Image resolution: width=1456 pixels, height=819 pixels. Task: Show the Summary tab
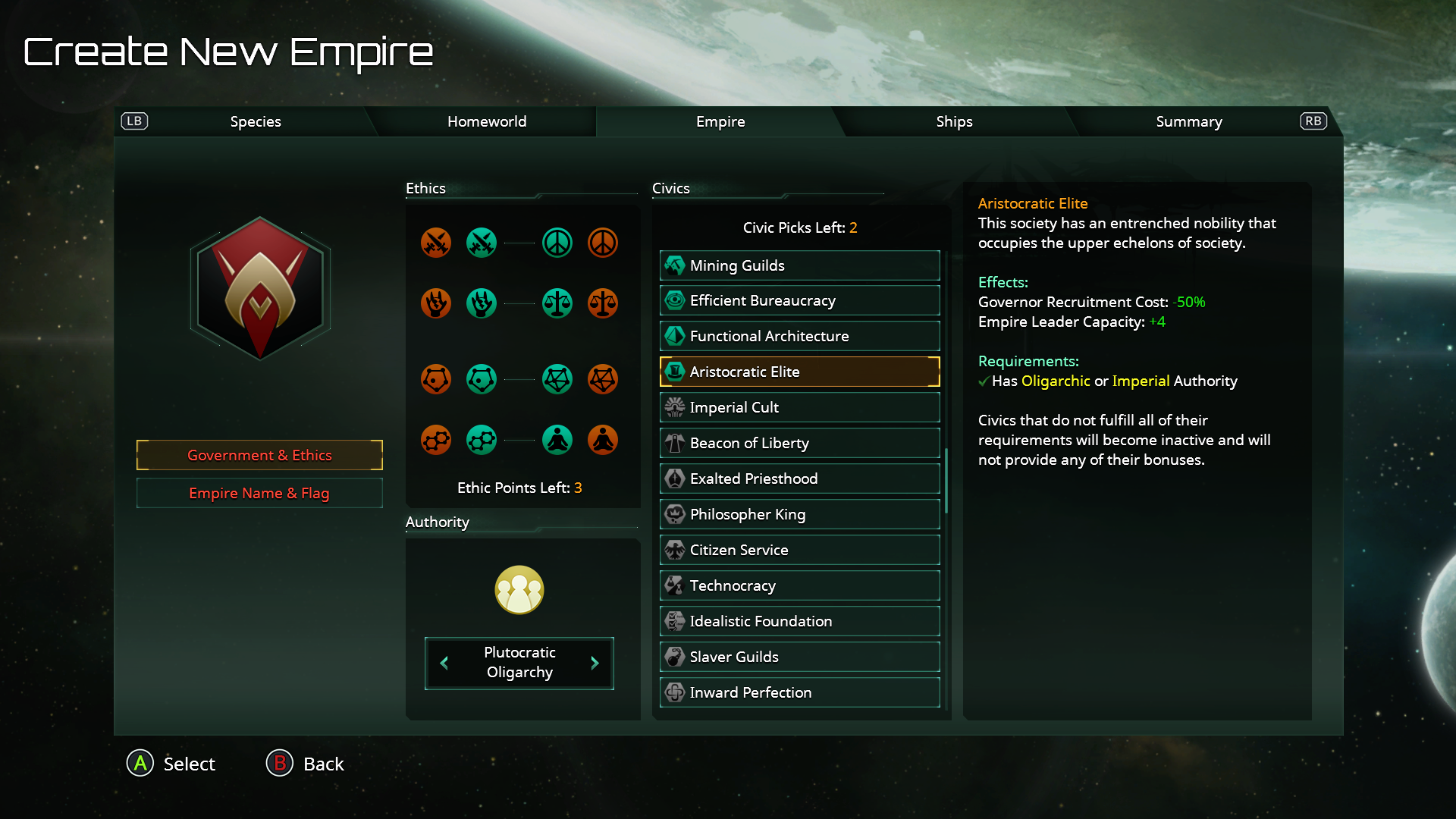(x=1188, y=121)
